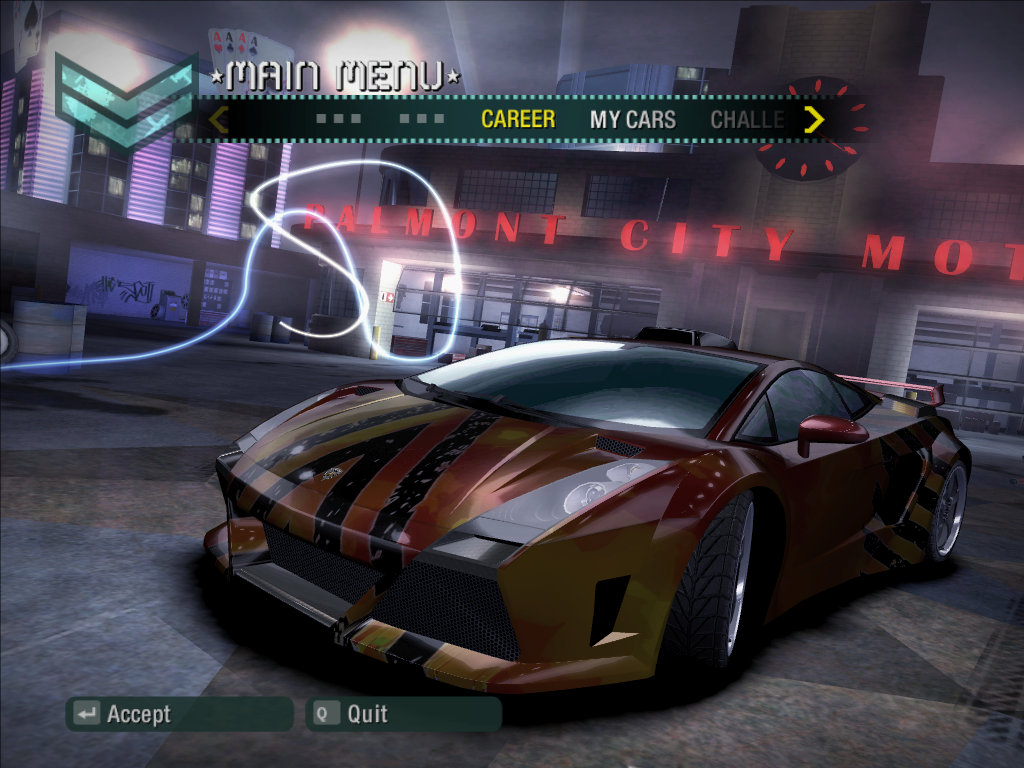Choose the partially visible Challenge entry
Image resolution: width=1024 pixels, height=768 pixels.
click(x=747, y=120)
